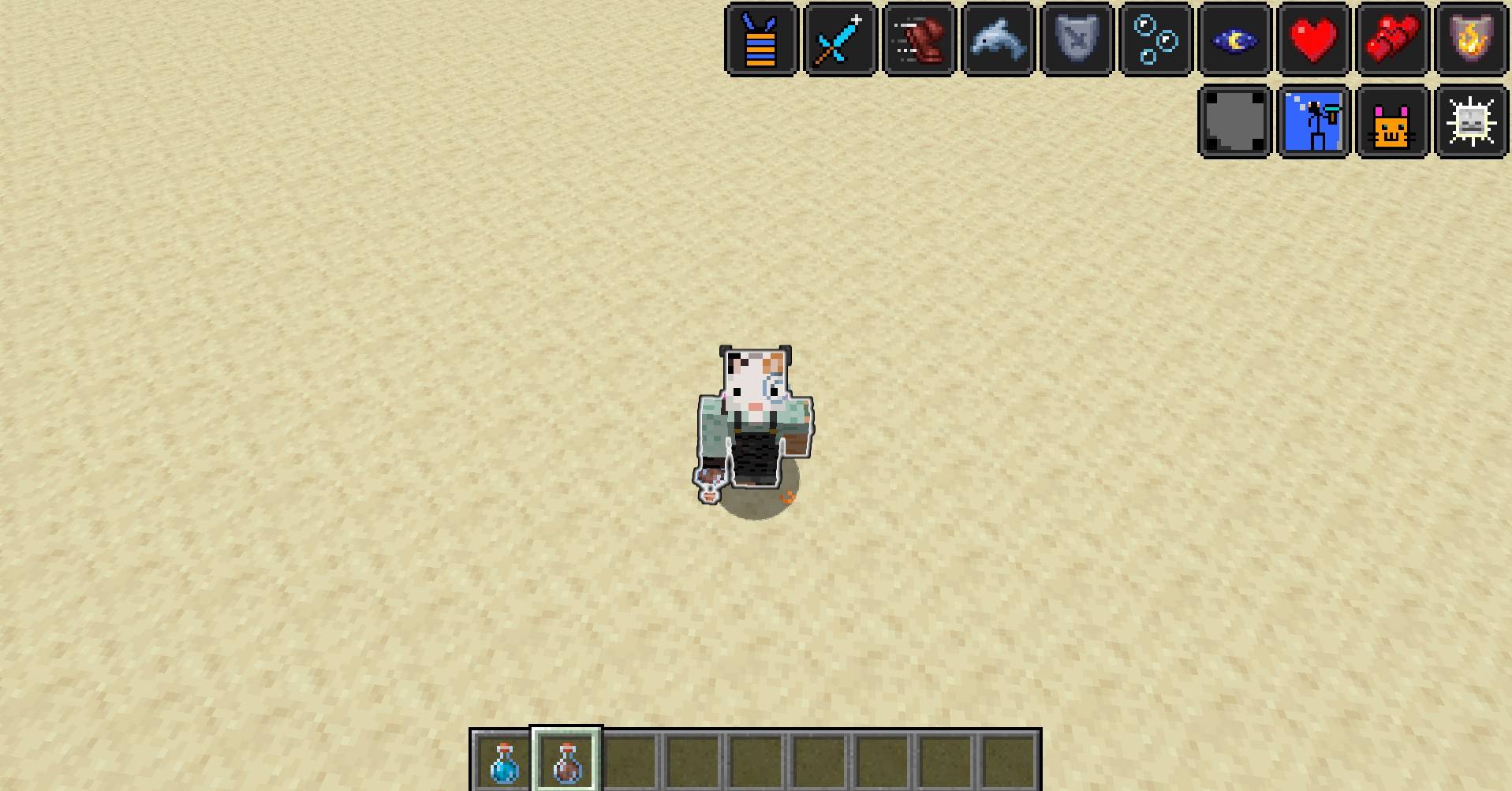1512x791 pixels.
Task: Click the blue drowning player effect icon
Action: click(1312, 121)
